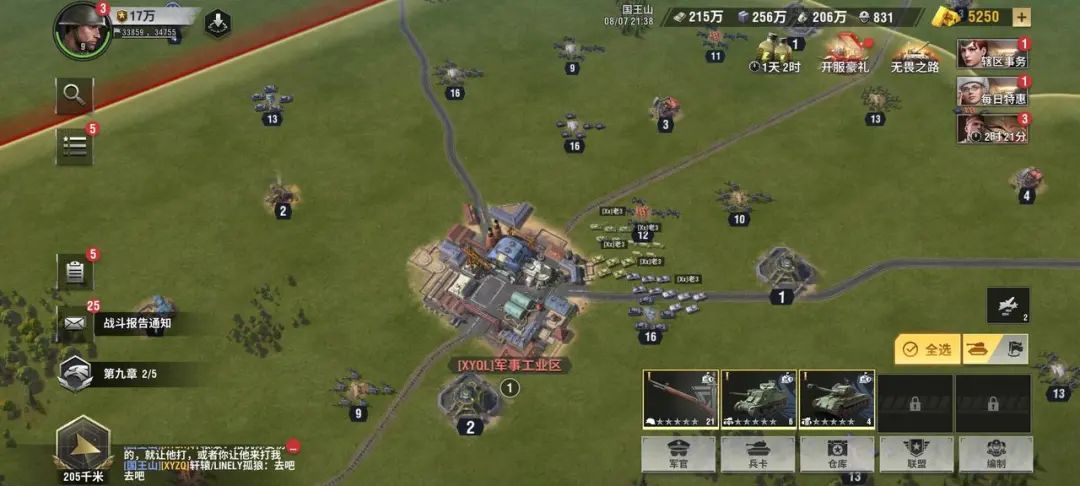This screenshot has width=1080, height=486.
Task: Tap the magnifying glass search button
Action: click(74, 95)
